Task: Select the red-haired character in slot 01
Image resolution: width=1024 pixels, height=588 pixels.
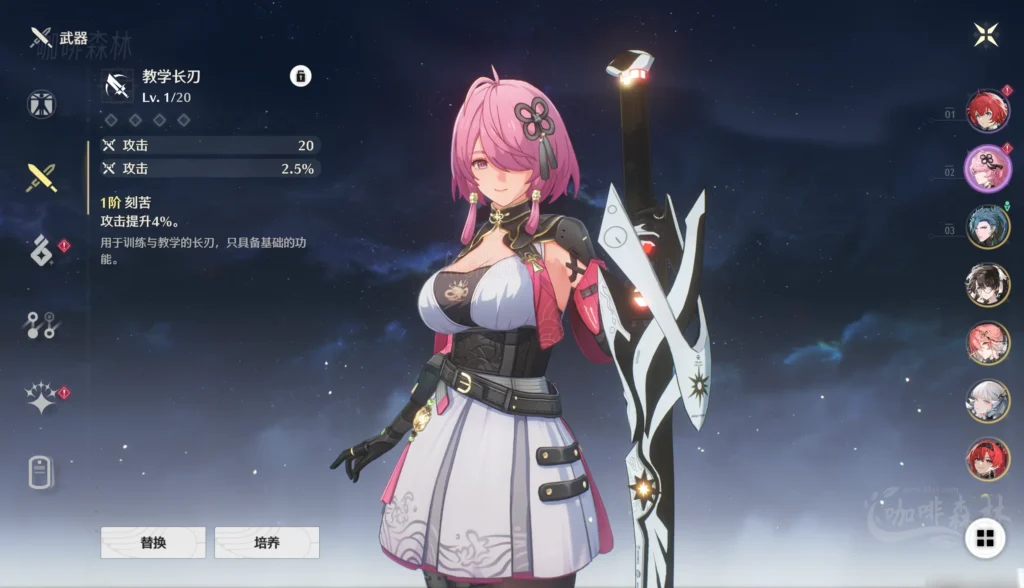Action: (x=987, y=111)
